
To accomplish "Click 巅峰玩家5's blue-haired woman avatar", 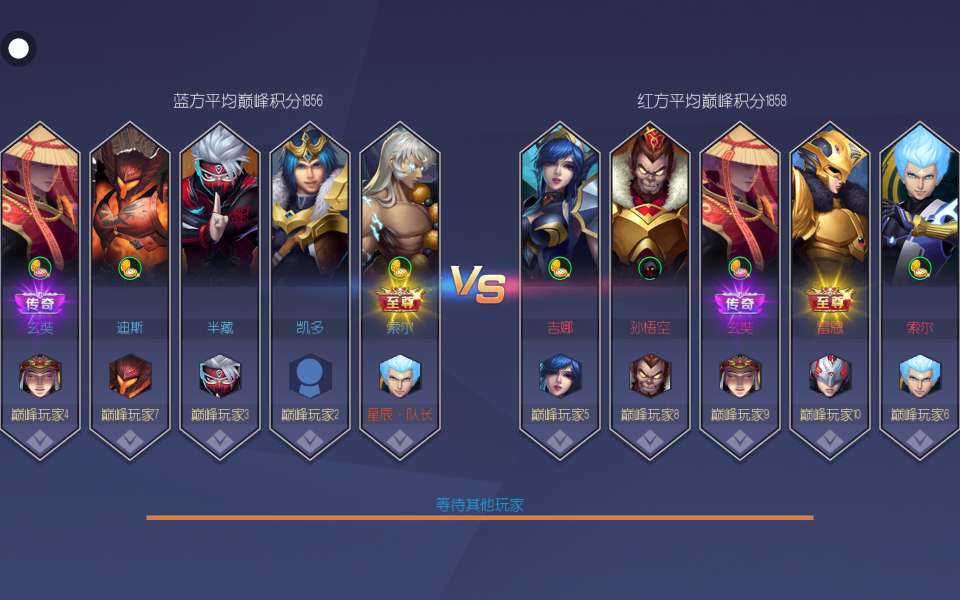I will tap(560, 376).
